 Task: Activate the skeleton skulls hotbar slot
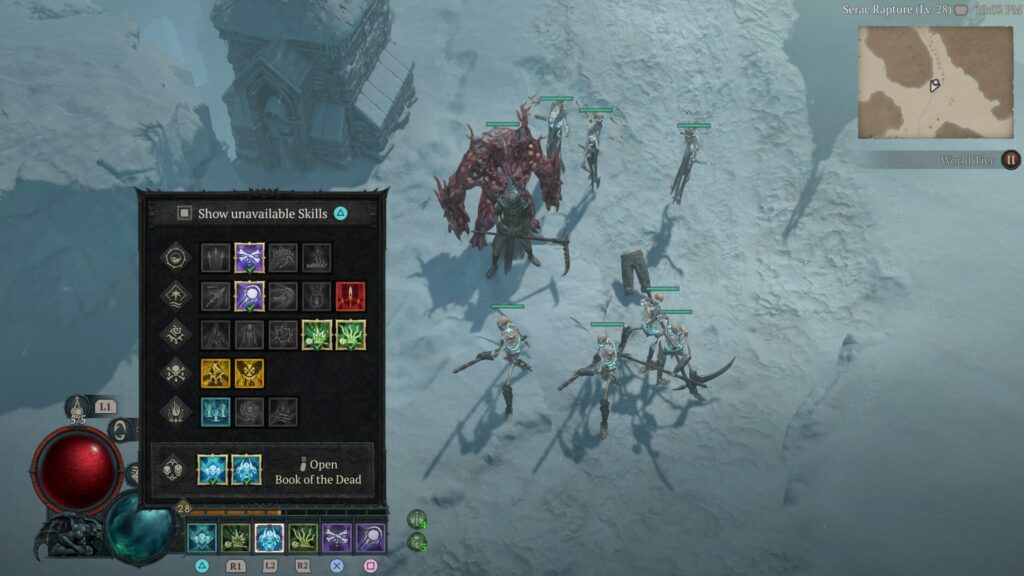tap(202, 538)
